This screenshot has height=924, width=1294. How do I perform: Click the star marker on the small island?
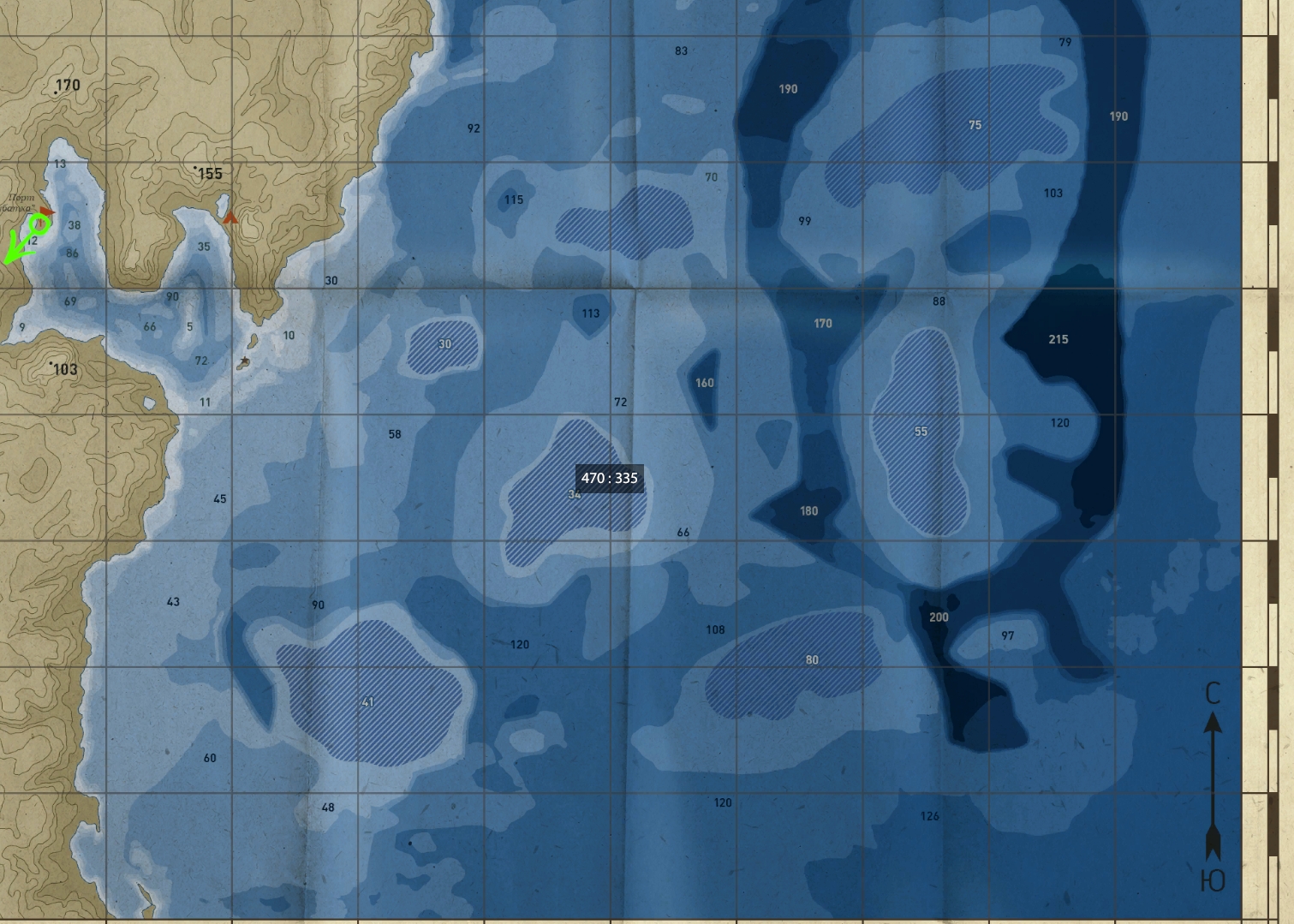245,361
